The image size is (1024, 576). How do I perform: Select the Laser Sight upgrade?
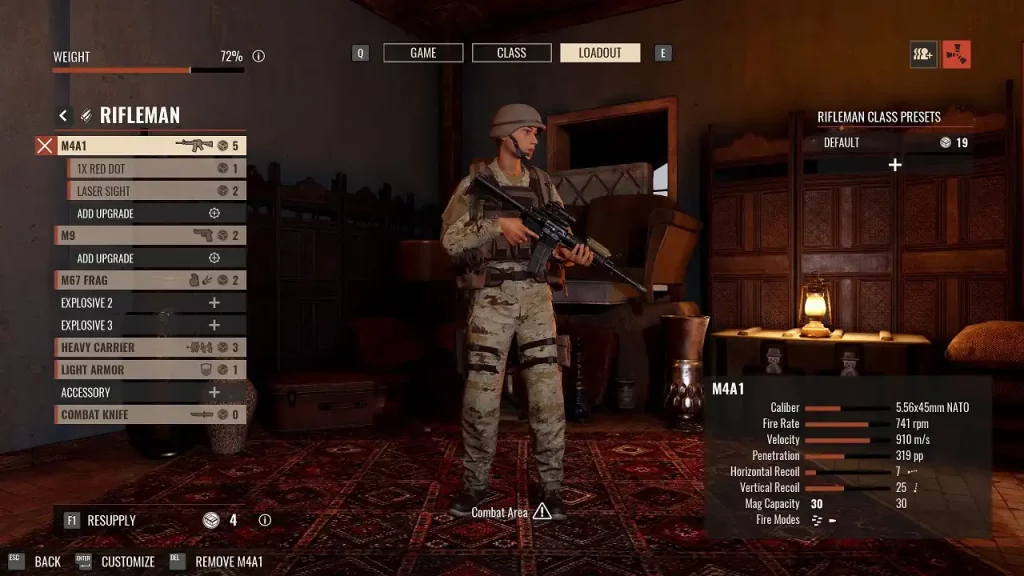click(x=156, y=191)
